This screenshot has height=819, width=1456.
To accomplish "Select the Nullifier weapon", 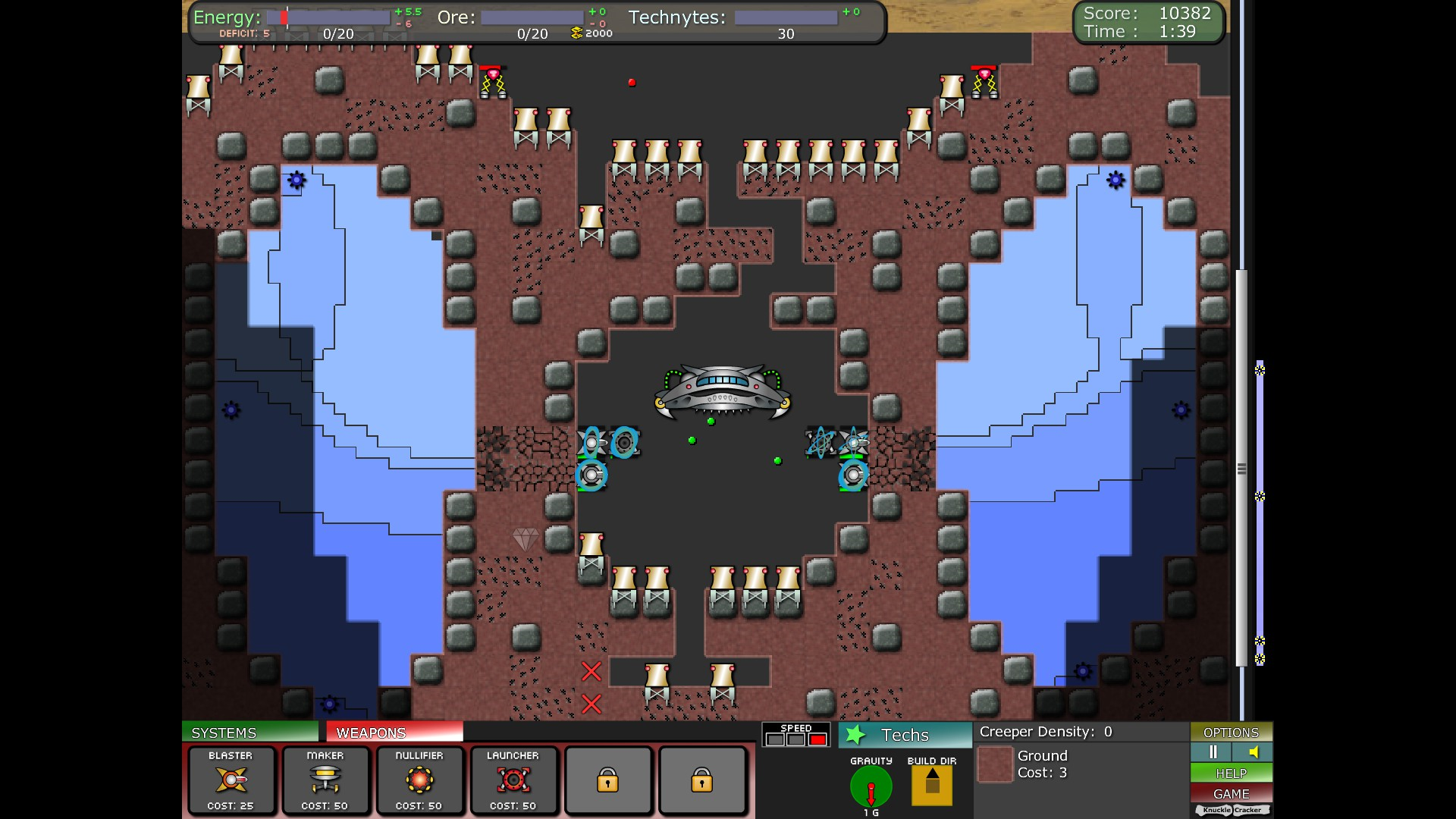I will click(419, 780).
